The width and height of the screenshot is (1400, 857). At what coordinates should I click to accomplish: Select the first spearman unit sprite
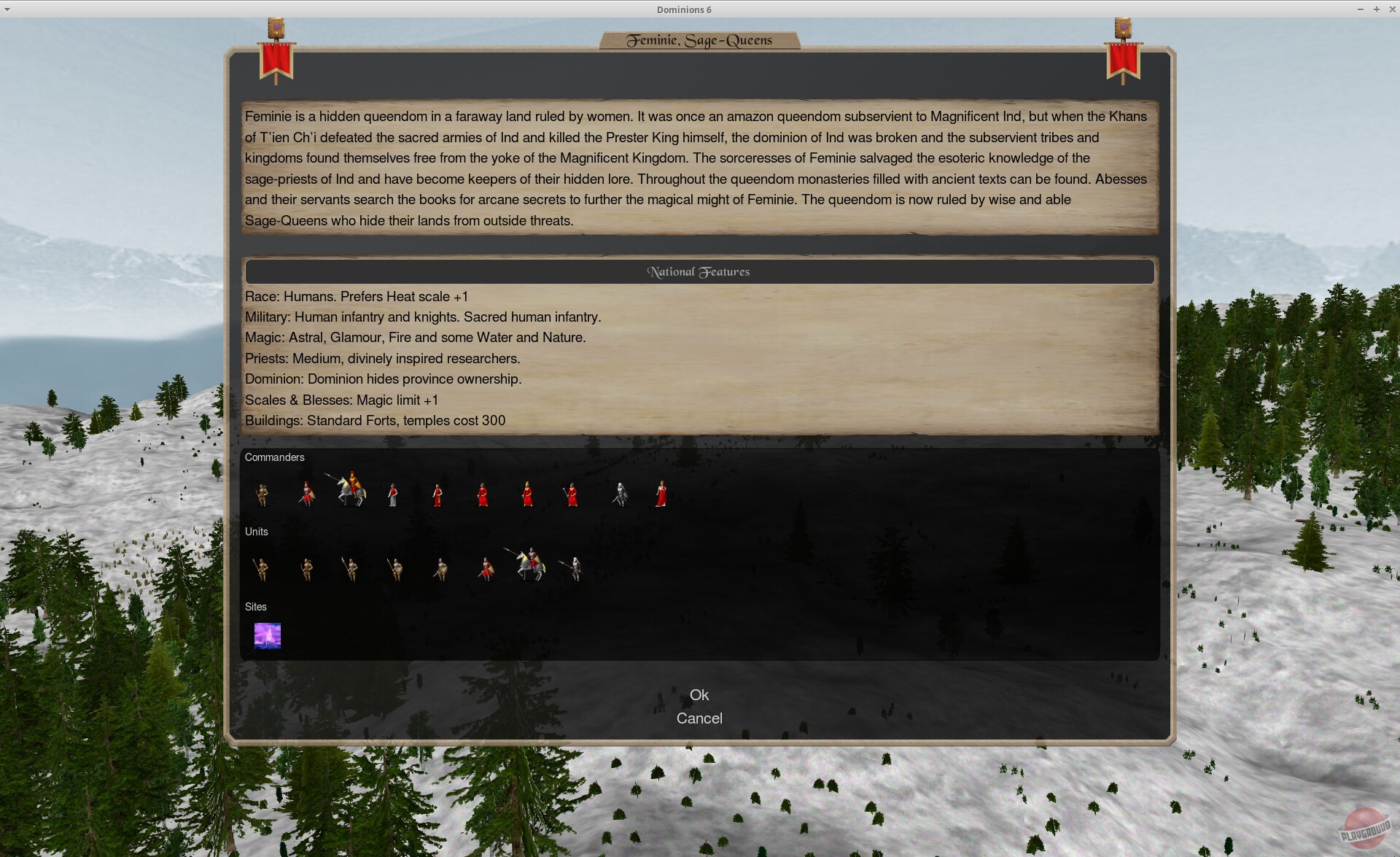[262, 570]
